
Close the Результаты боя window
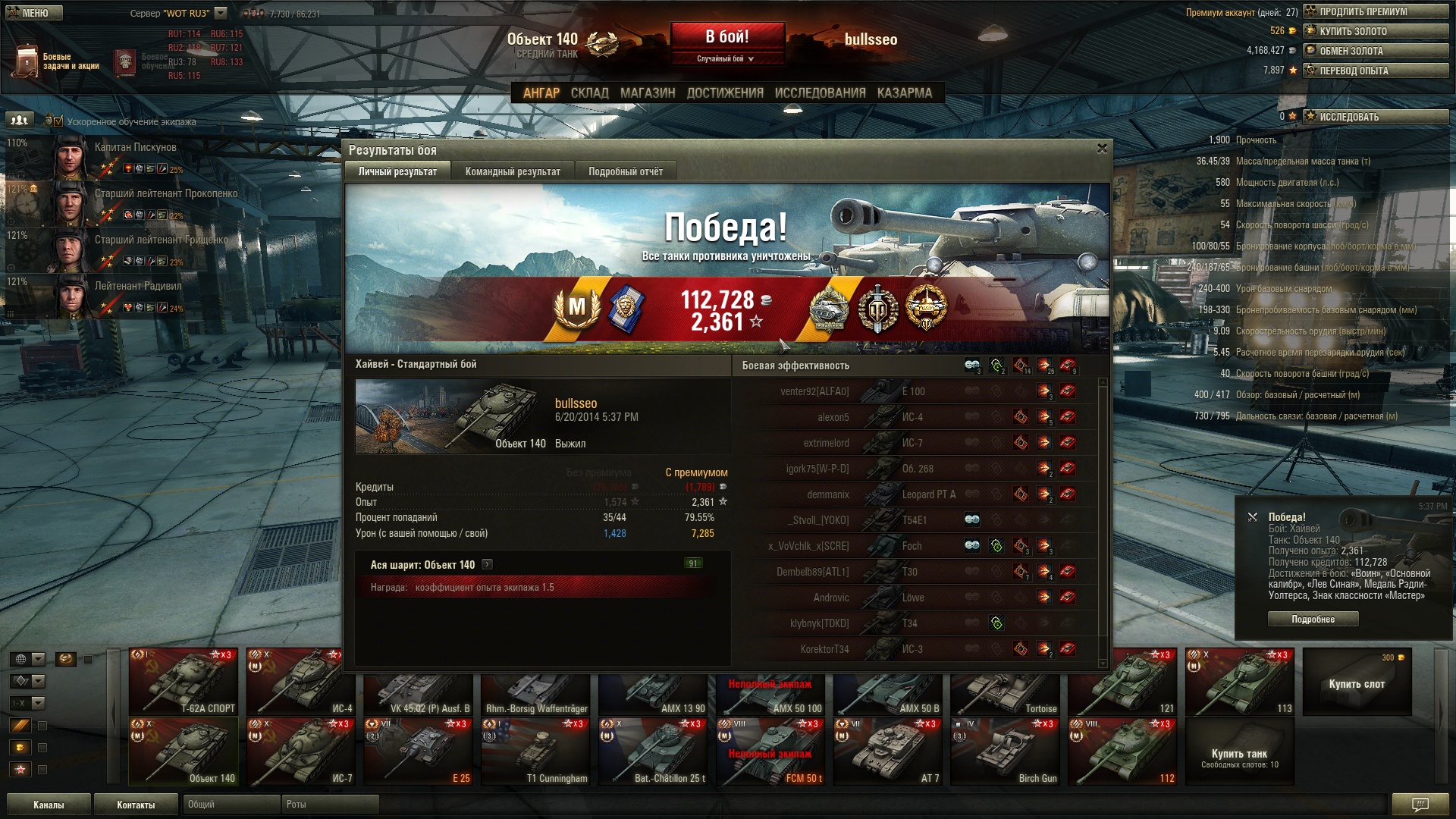(1102, 149)
